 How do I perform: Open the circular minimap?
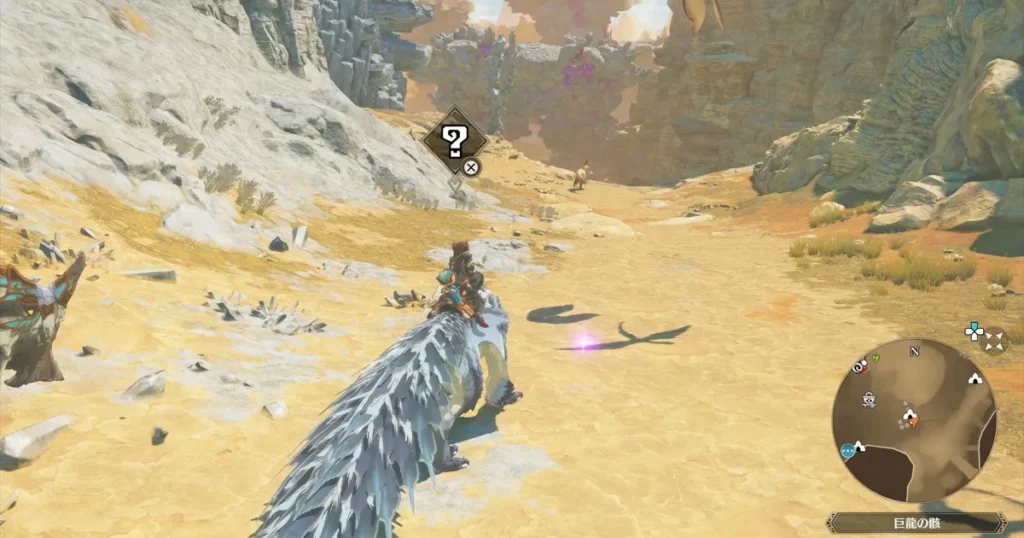[x=914, y=420]
